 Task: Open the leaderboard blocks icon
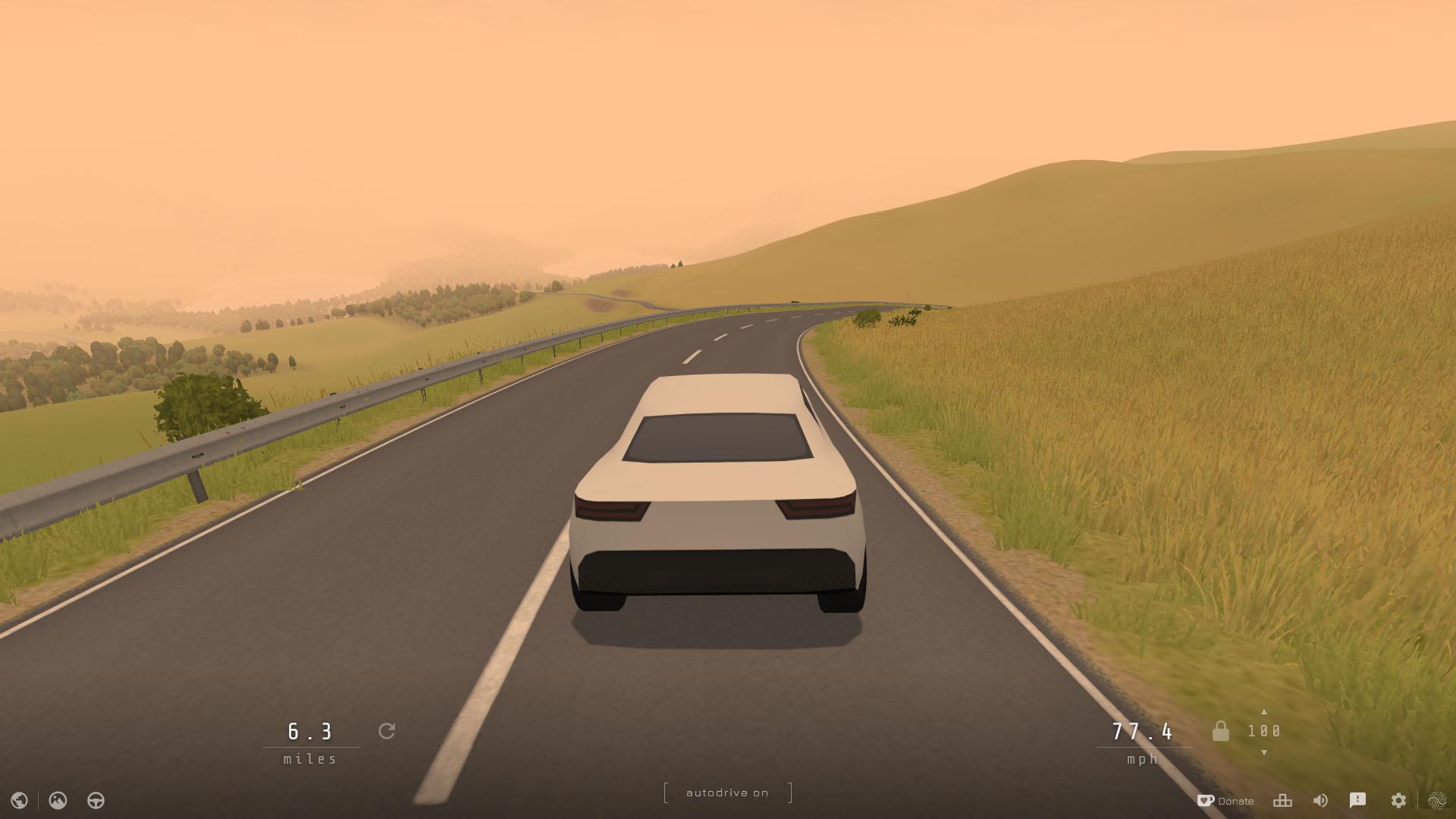point(1282,800)
